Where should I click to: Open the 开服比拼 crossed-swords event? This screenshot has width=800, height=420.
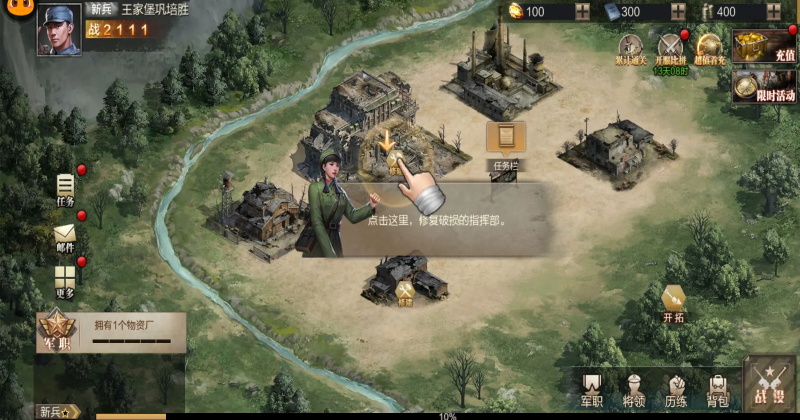[x=670, y=51]
